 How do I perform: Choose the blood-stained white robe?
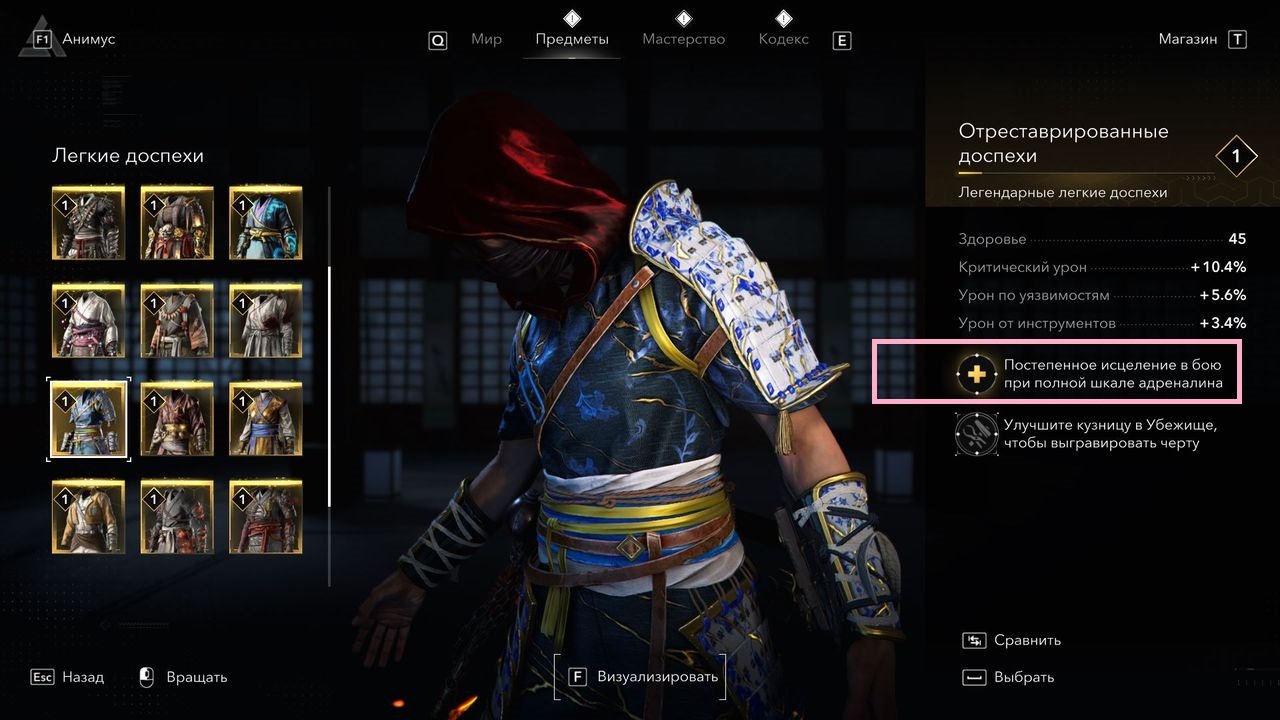pos(266,321)
